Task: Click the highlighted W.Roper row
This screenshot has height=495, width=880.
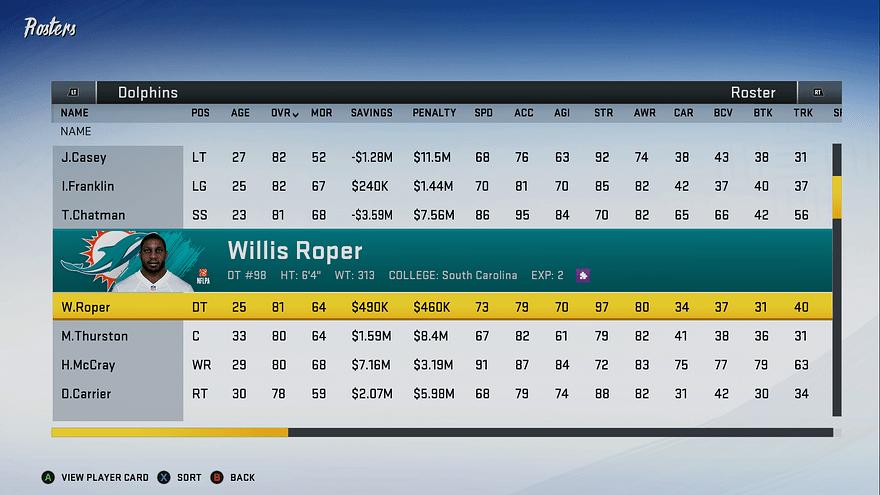Action: coord(440,307)
